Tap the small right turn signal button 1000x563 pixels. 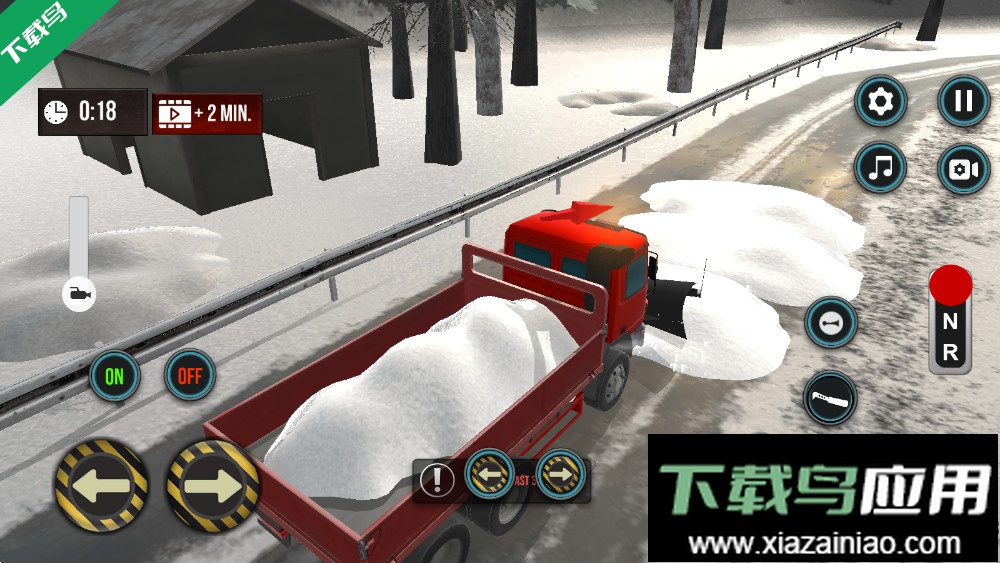[561, 472]
